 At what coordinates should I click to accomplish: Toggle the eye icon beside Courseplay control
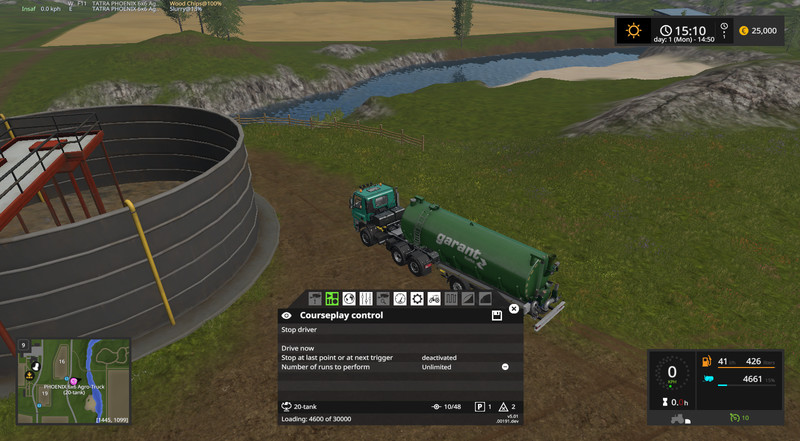[287, 315]
